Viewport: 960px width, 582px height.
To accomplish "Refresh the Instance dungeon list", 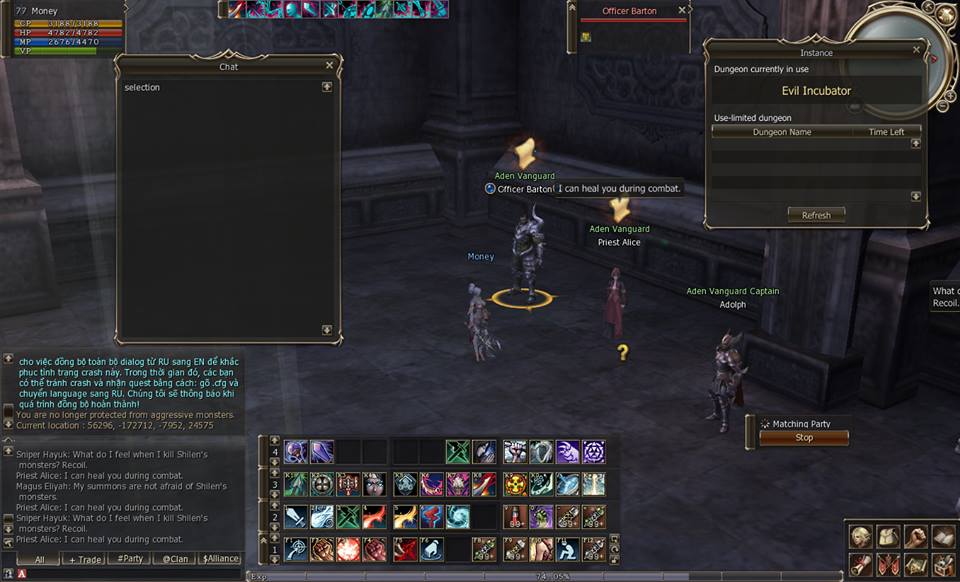I will tap(816, 215).
